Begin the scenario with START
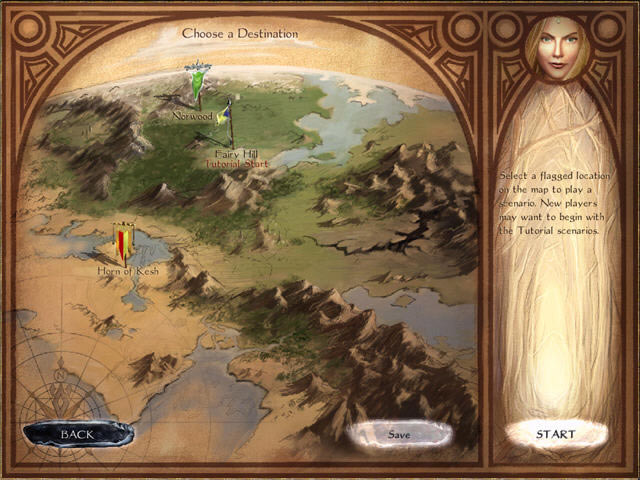The image size is (640, 480). 555,434
